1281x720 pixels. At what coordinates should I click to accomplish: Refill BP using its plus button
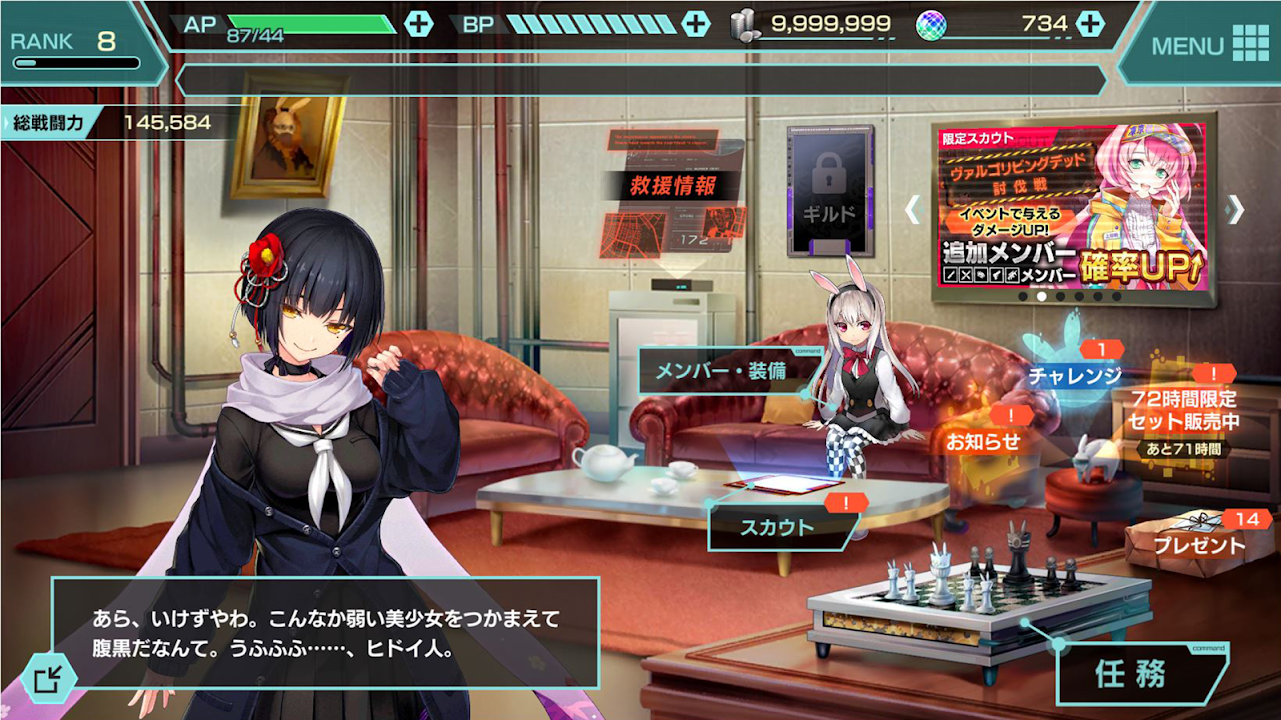695,24
